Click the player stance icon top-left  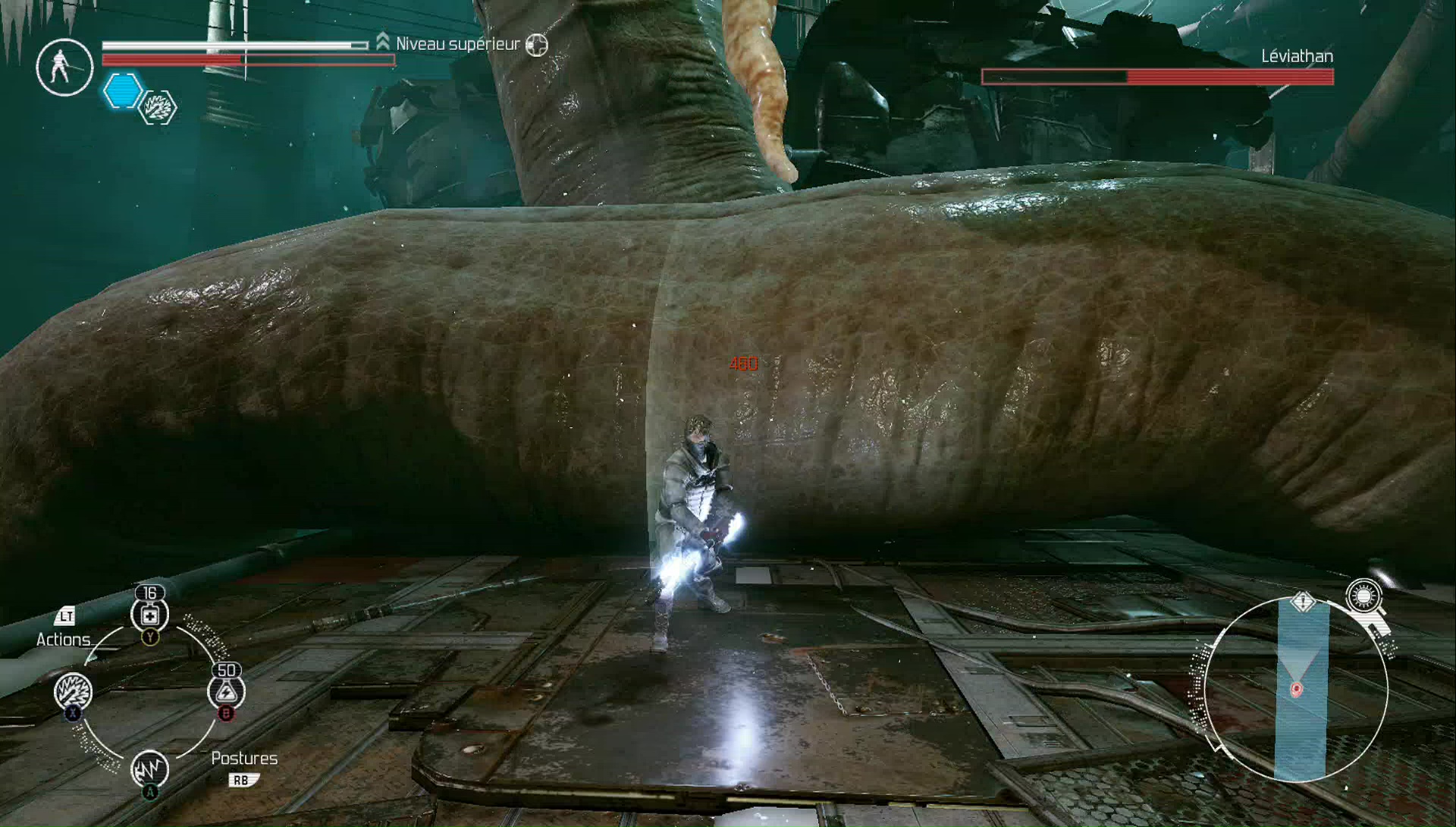coord(64,67)
